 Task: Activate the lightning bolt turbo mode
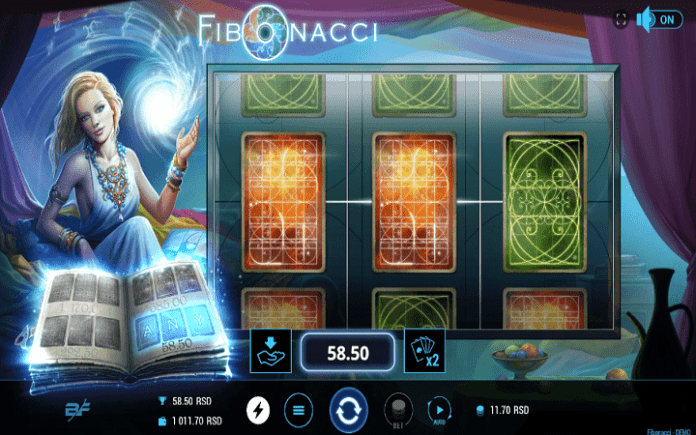[x=259, y=409]
